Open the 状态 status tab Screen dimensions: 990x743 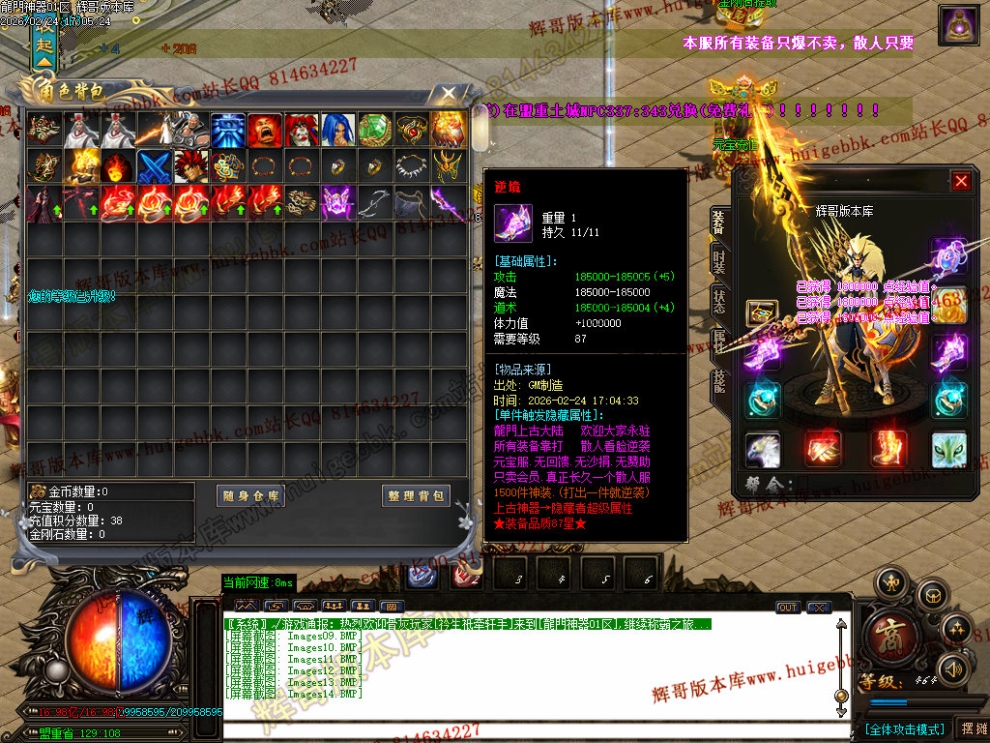718,301
